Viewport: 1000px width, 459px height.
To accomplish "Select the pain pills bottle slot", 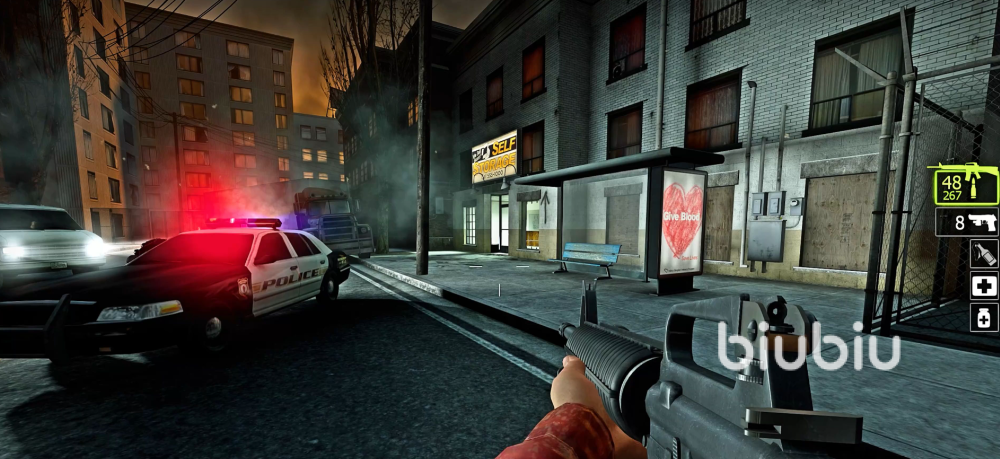I will tap(984, 318).
